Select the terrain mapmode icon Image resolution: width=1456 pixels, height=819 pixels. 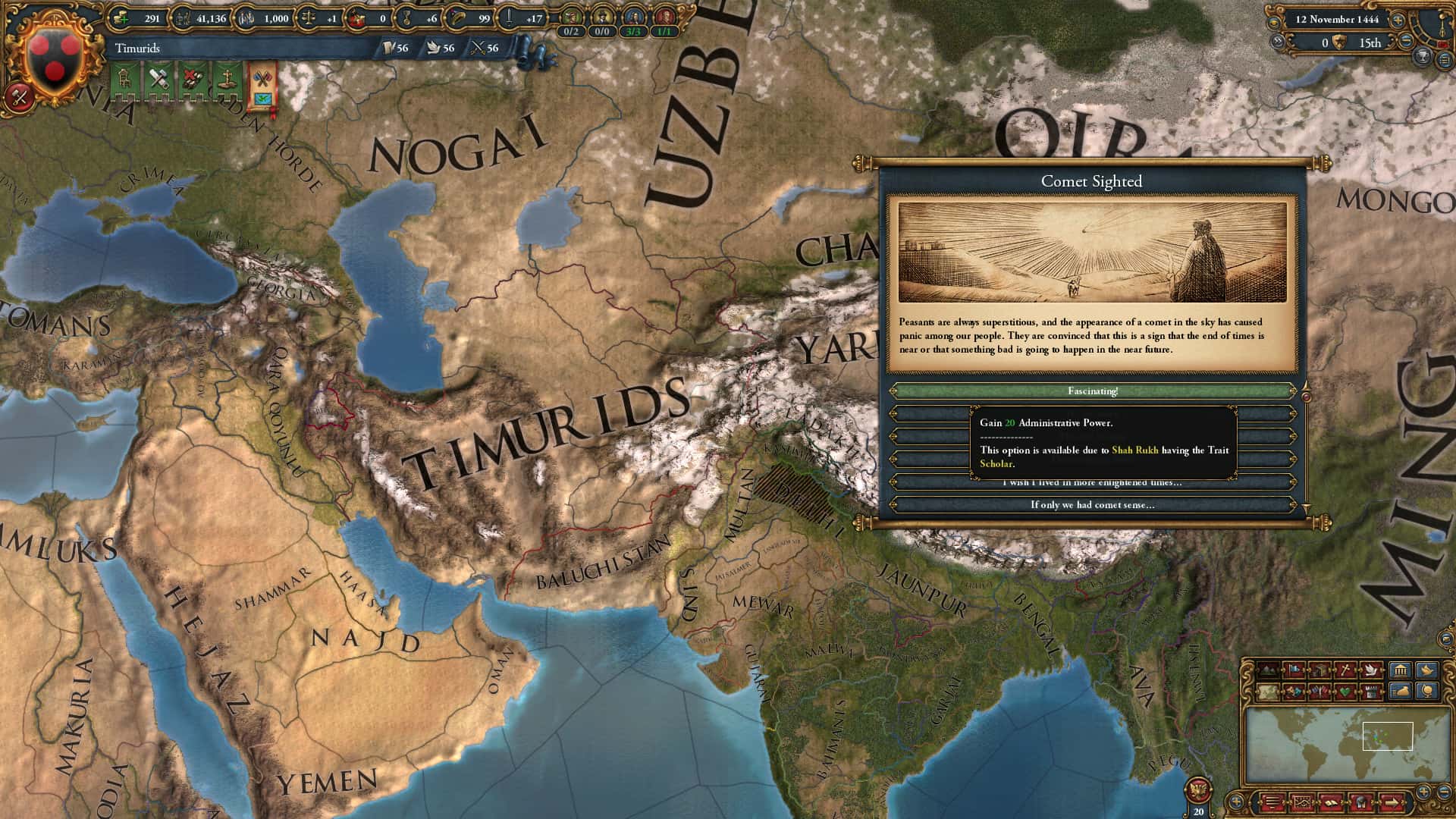[x=1267, y=670]
